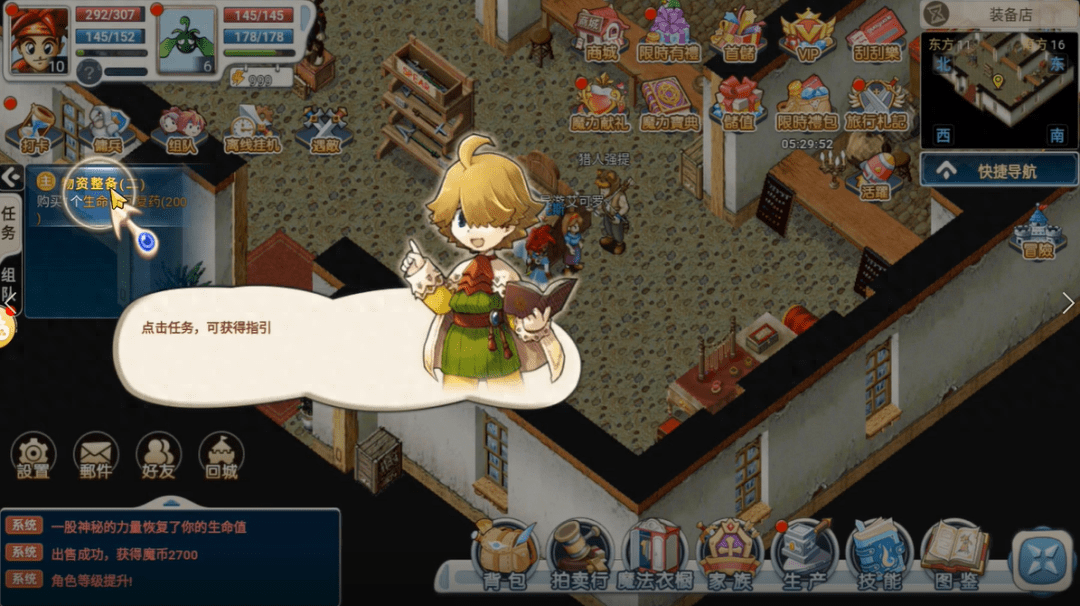The width and height of the screenshot is (1080, 606).
Task: Open the 好友 friends list
Action: (x=158, y=457)
